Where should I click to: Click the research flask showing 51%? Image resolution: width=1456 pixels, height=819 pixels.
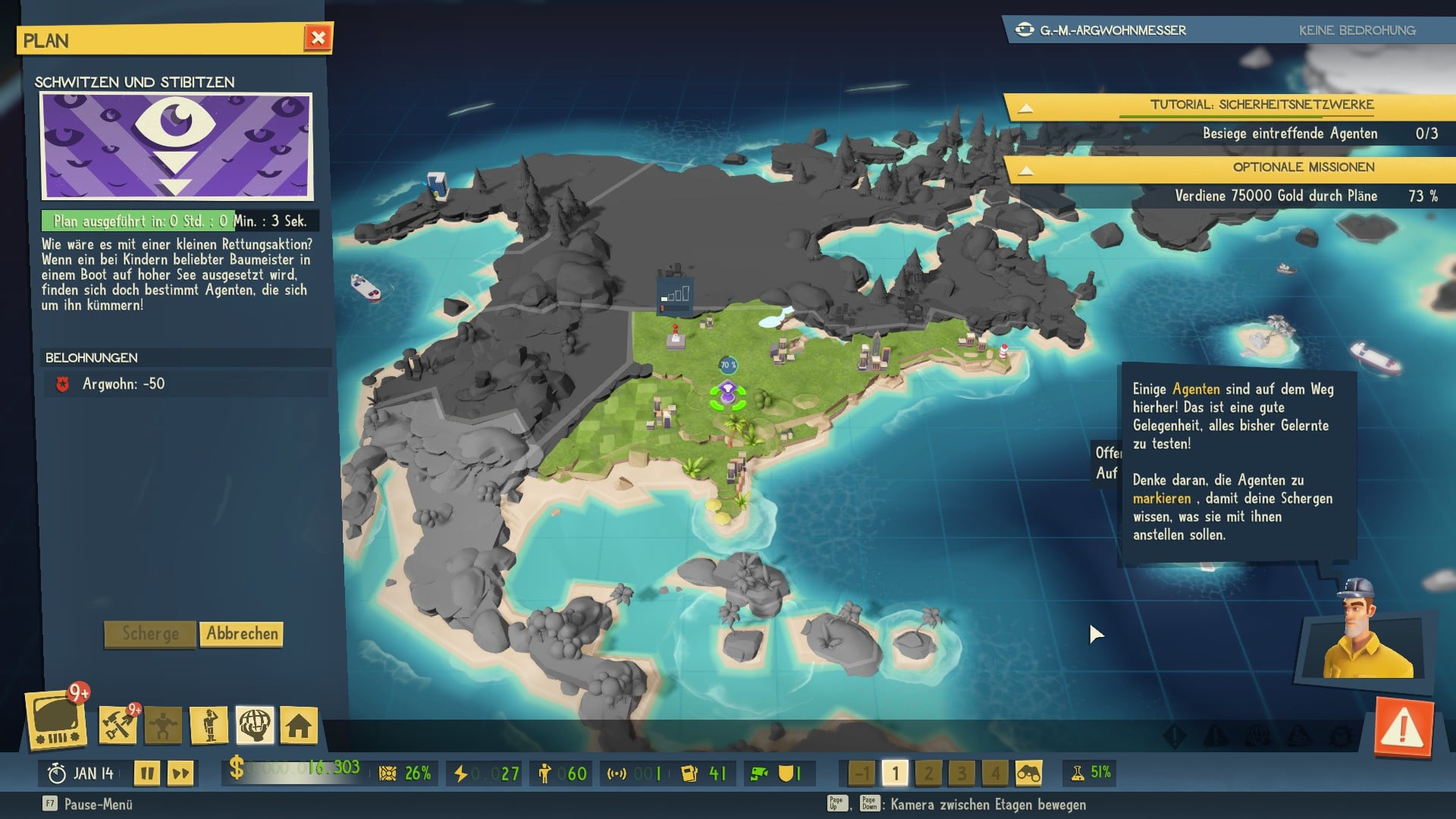coord(1090,772)
